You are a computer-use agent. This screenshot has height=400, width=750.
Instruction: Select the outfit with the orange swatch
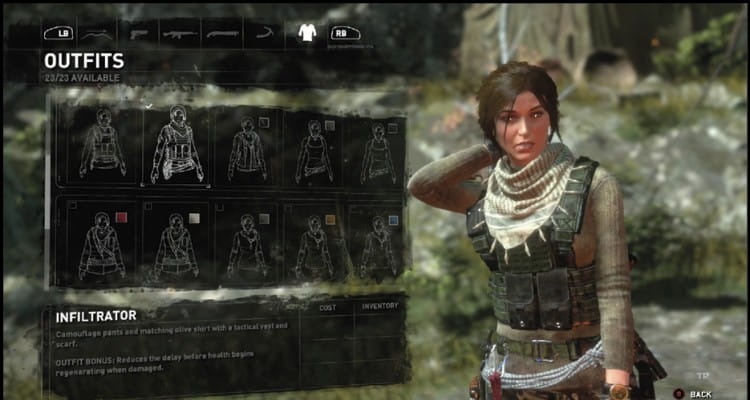312,243
